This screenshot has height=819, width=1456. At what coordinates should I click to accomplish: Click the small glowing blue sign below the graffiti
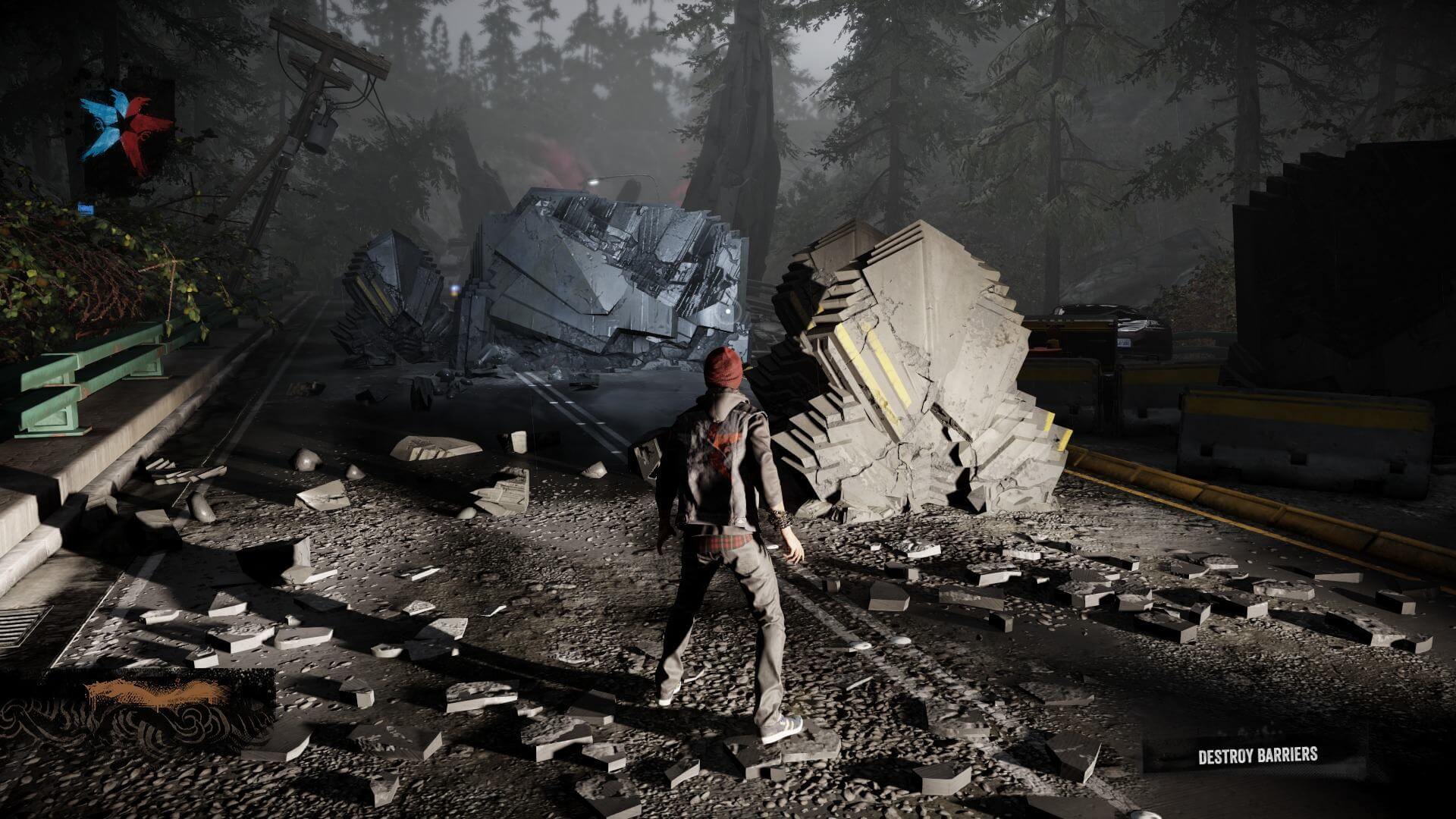point(86,207)
